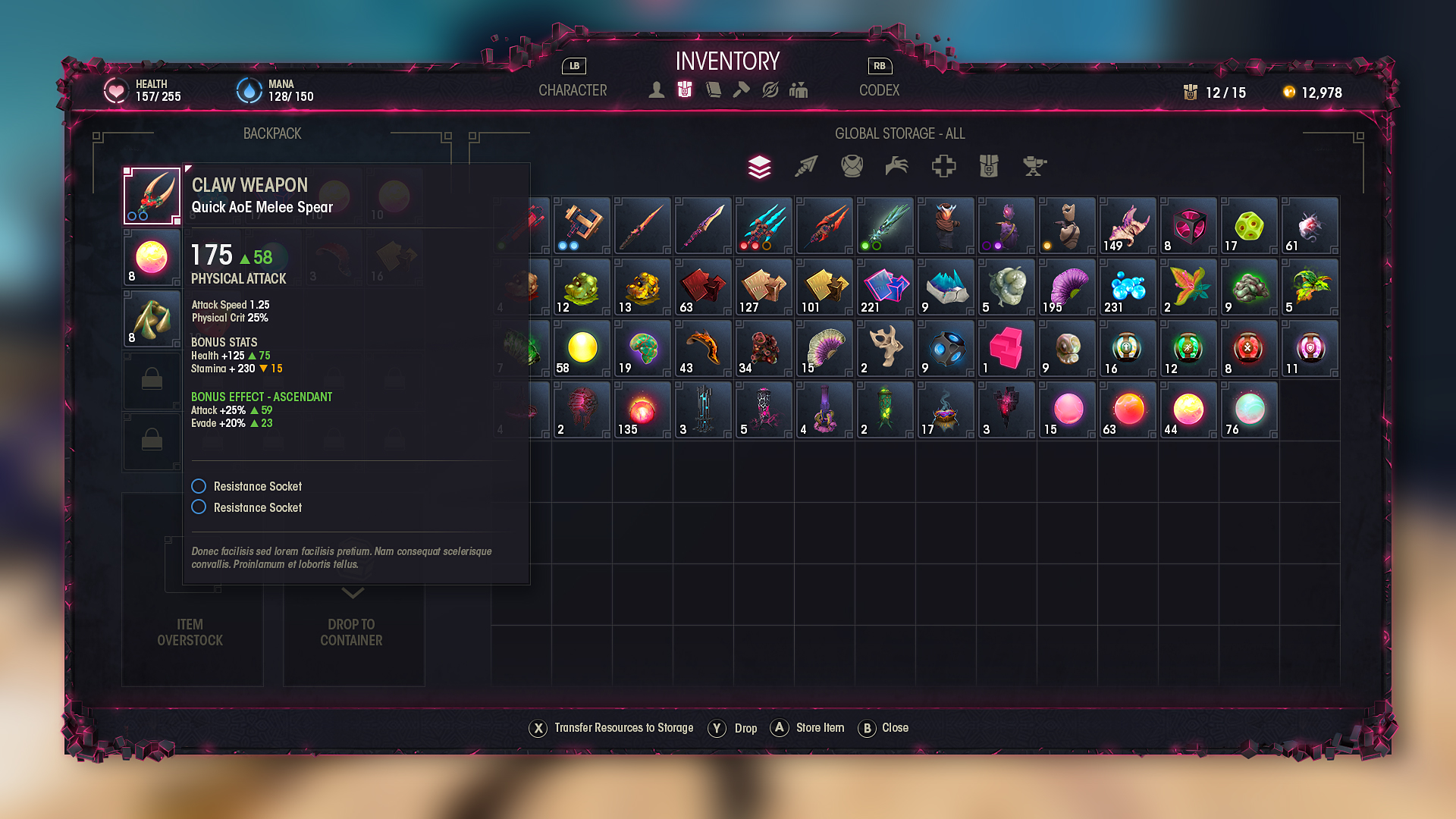Click the green dice stack of 17
The width and height of the screenshot is (1456, 819).
1249,226
